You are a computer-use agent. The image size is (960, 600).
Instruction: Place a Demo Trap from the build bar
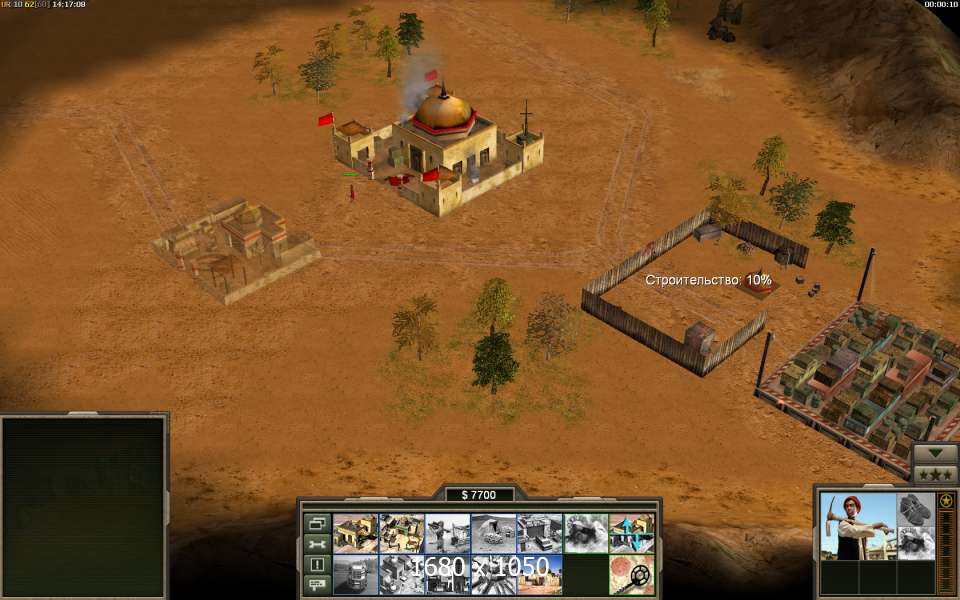[x=585, y=533]
